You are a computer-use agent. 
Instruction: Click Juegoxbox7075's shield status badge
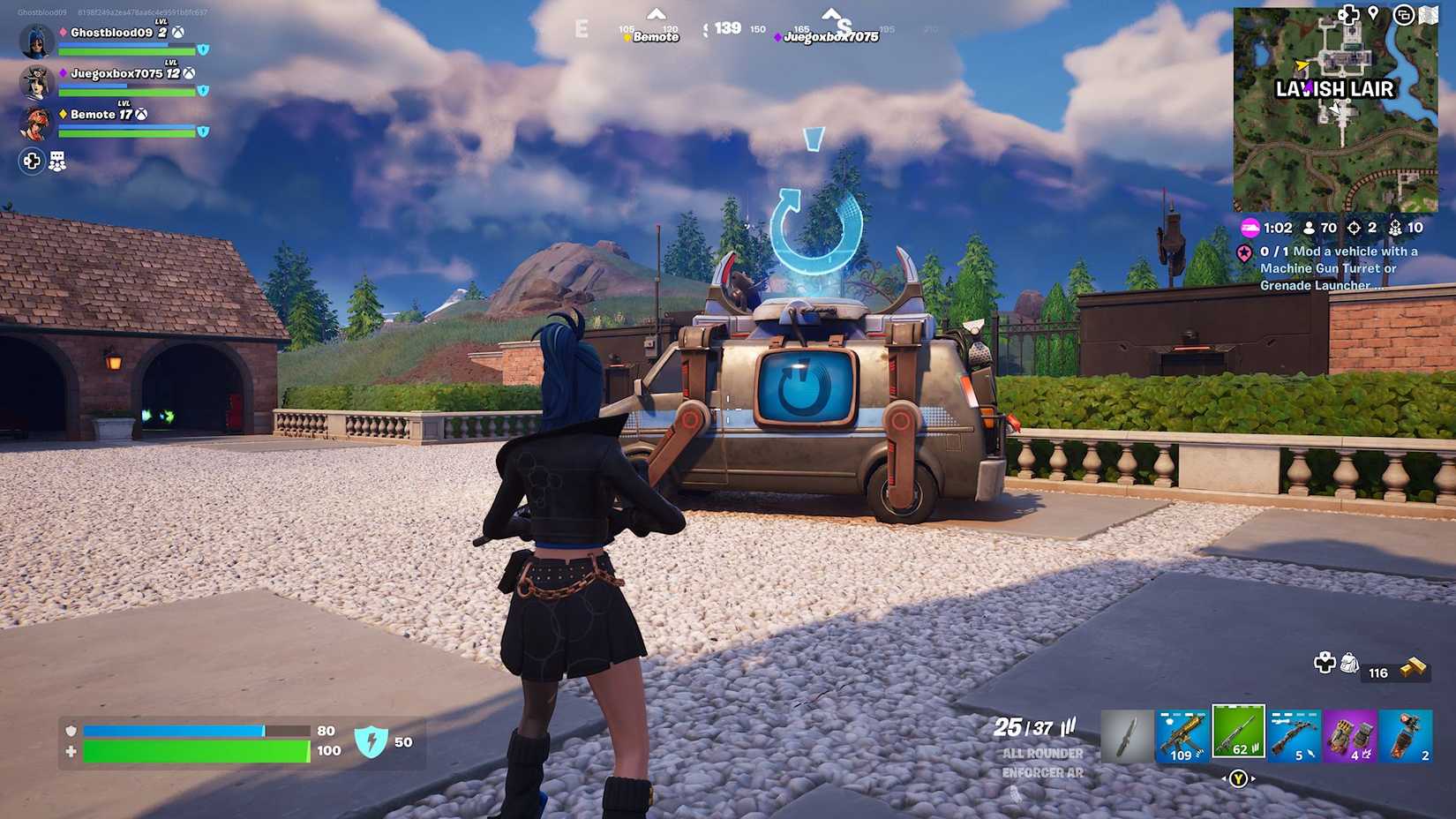point(205,91)
